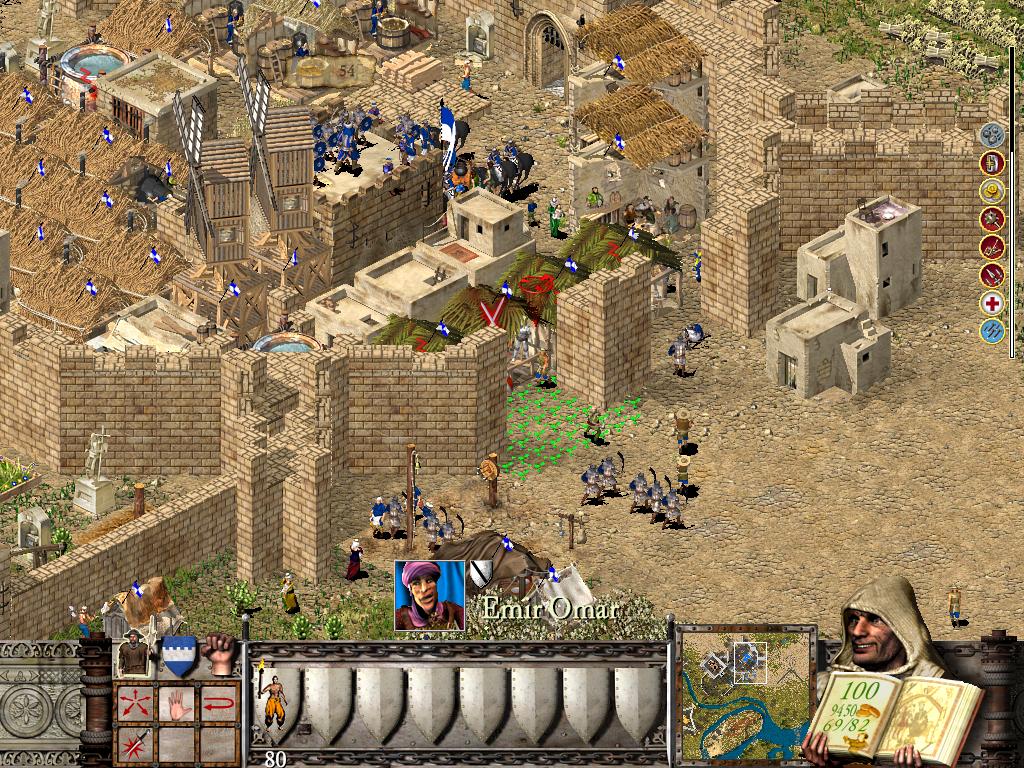The height and width of the screenshot is (768, 1024).
Task: Select the triple daggers power icon
Action: click(992, 274)
